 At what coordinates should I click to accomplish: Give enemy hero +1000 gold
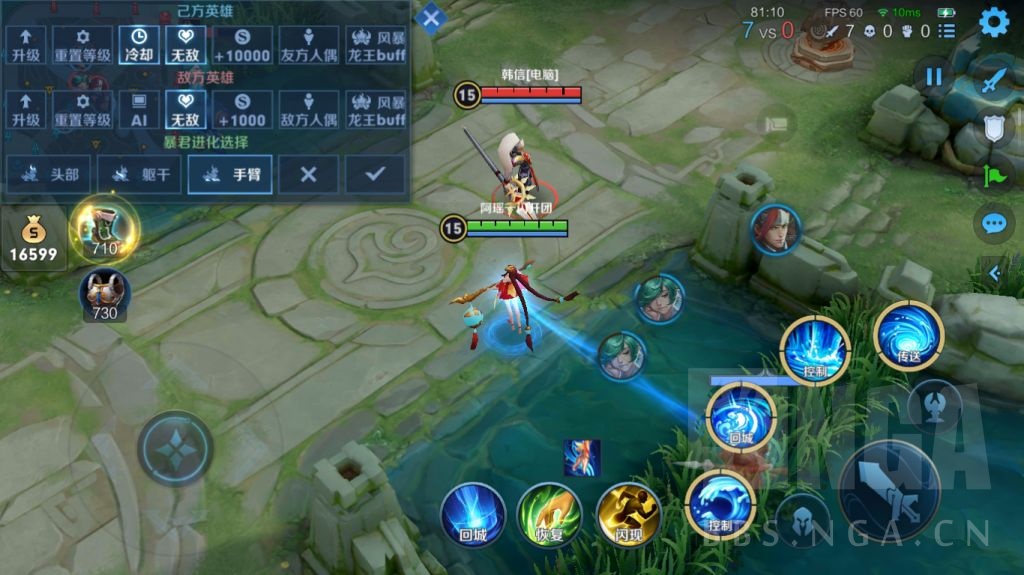[x=241, y=109]
